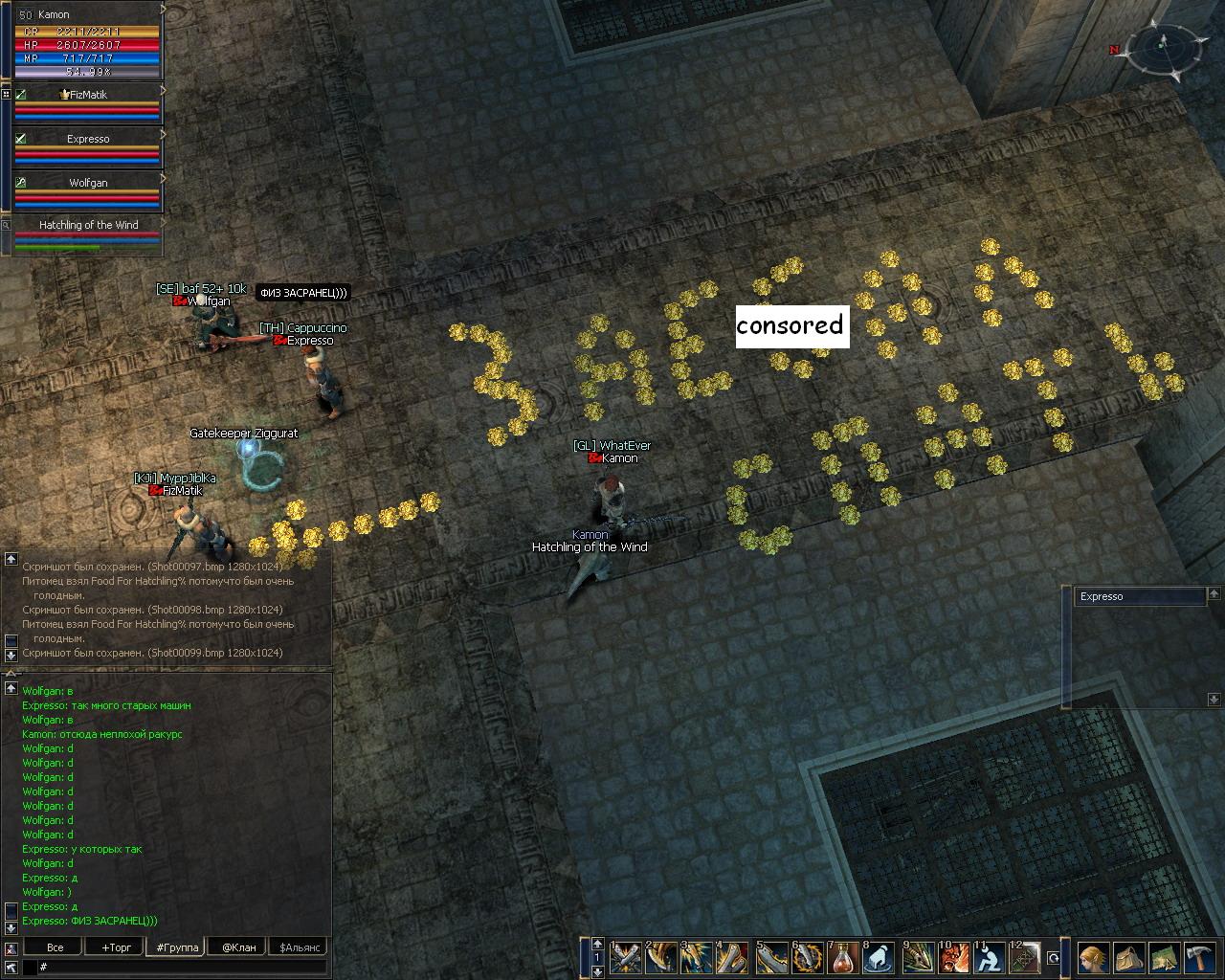Open the +Торг trade chat tab
This screenshot has width=1225, height=980.
(x=116, y=947)
